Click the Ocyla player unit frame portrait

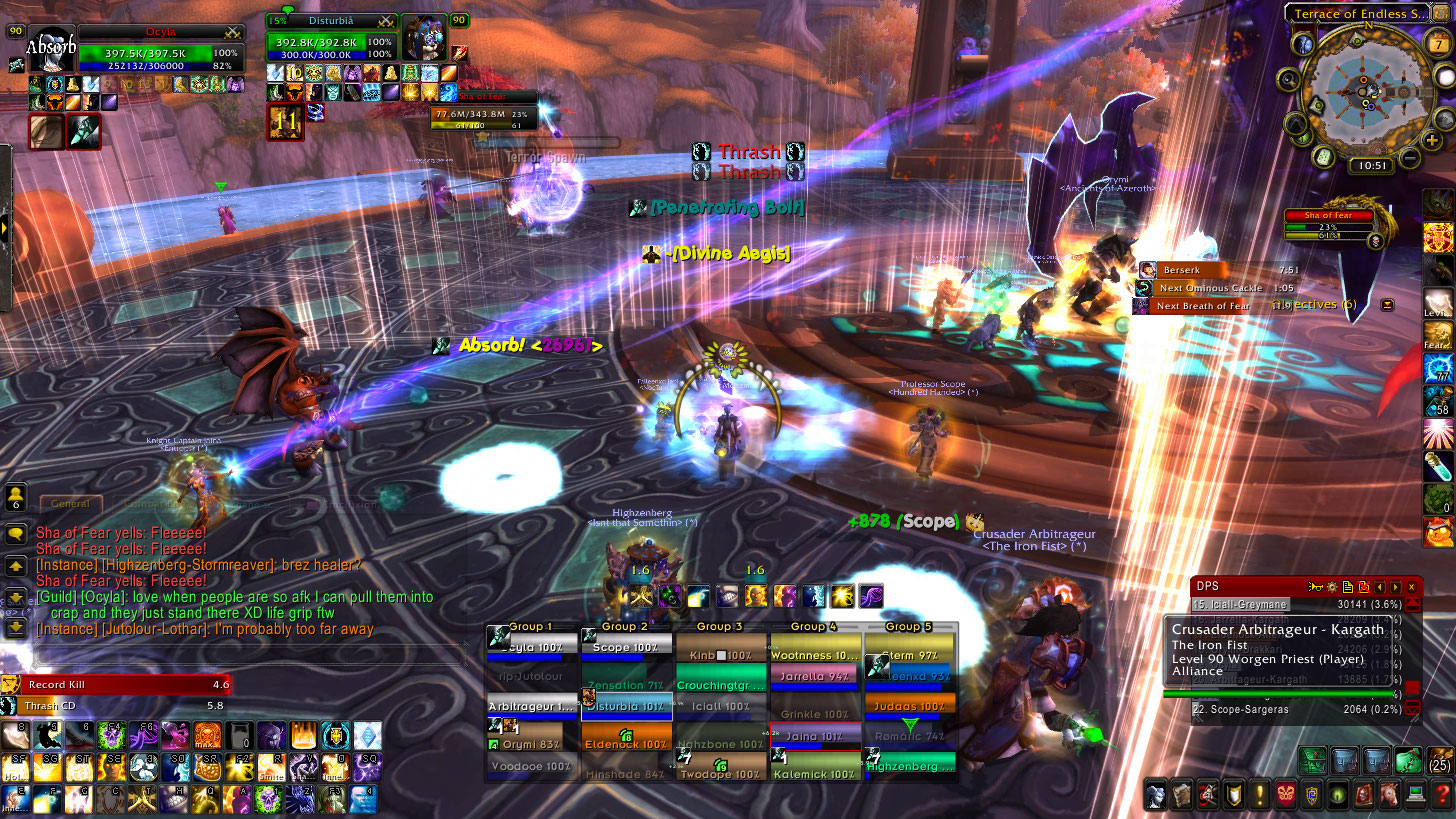click(51, 48)
